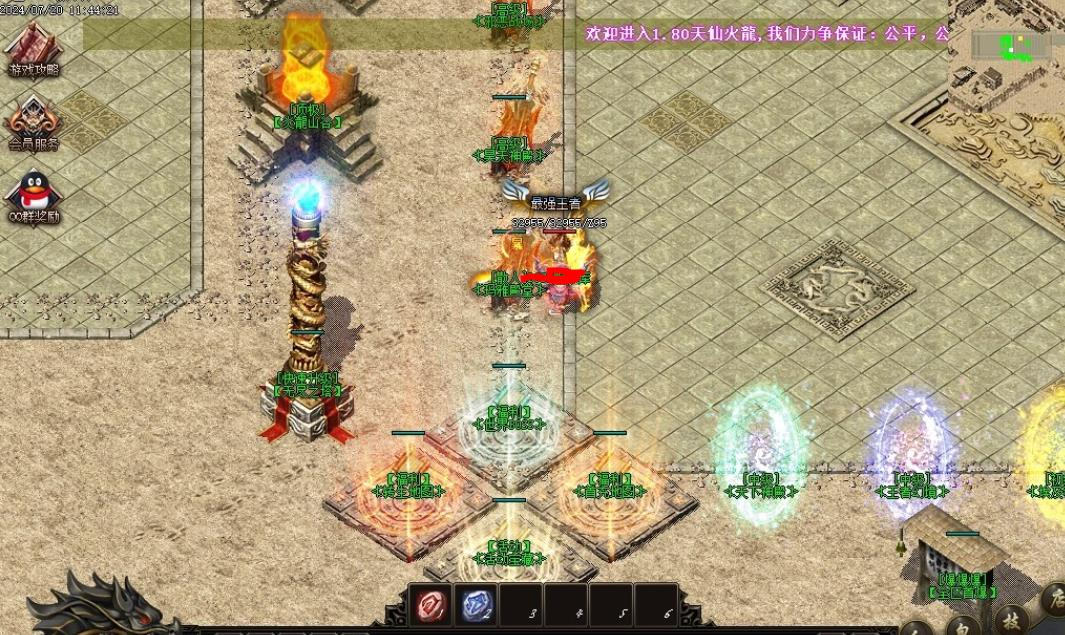Viewport: 1065px width, 635px height.
Task: Use the red potion in hotbar slot 1
Action: coord(432,605)
